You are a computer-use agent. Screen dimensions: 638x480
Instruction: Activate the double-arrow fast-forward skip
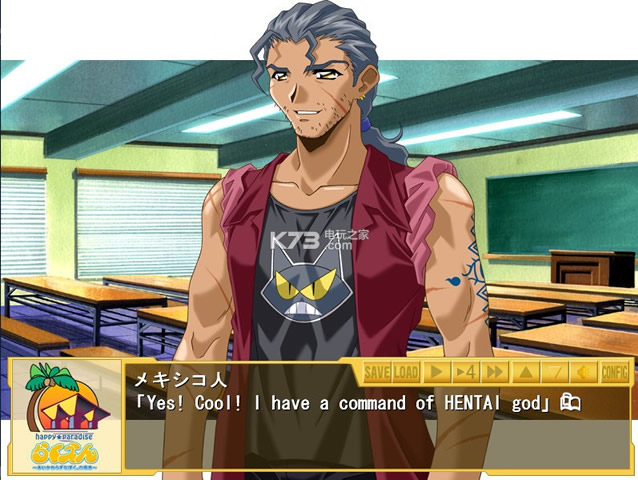(495, 373)
